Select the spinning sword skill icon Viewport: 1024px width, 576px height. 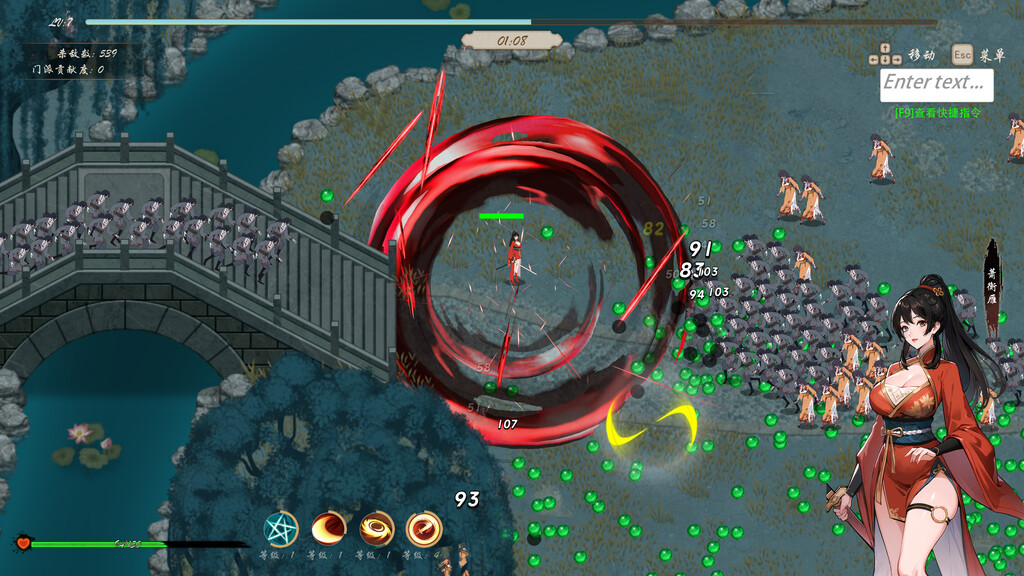click(424, 529)
